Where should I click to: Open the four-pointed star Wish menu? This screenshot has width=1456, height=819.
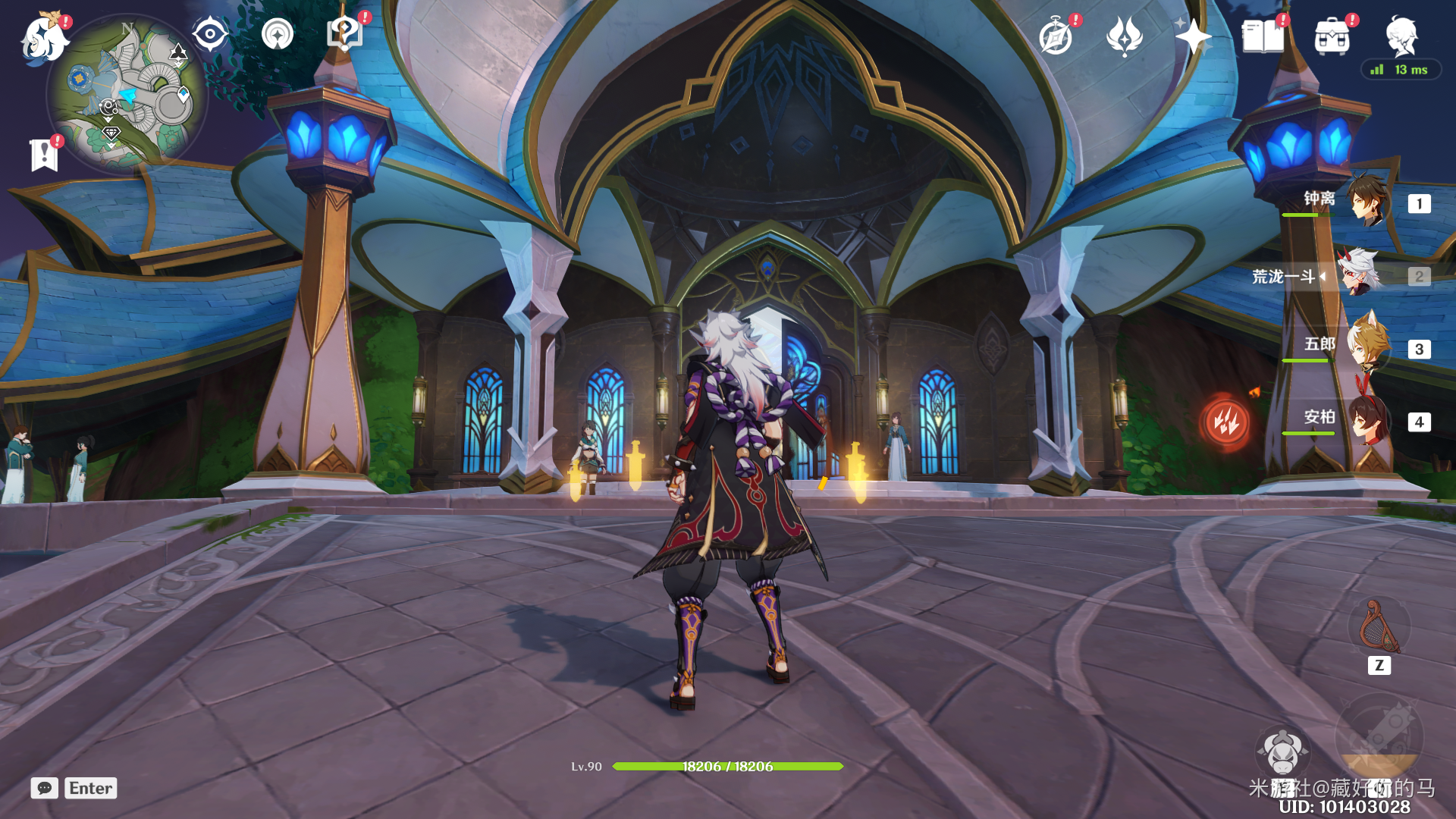(x=1193, y=36)
